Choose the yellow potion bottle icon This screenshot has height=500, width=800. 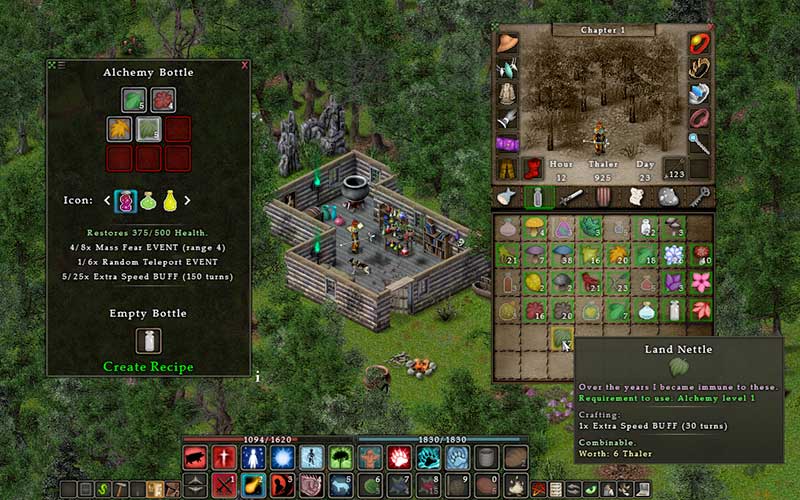170,200
